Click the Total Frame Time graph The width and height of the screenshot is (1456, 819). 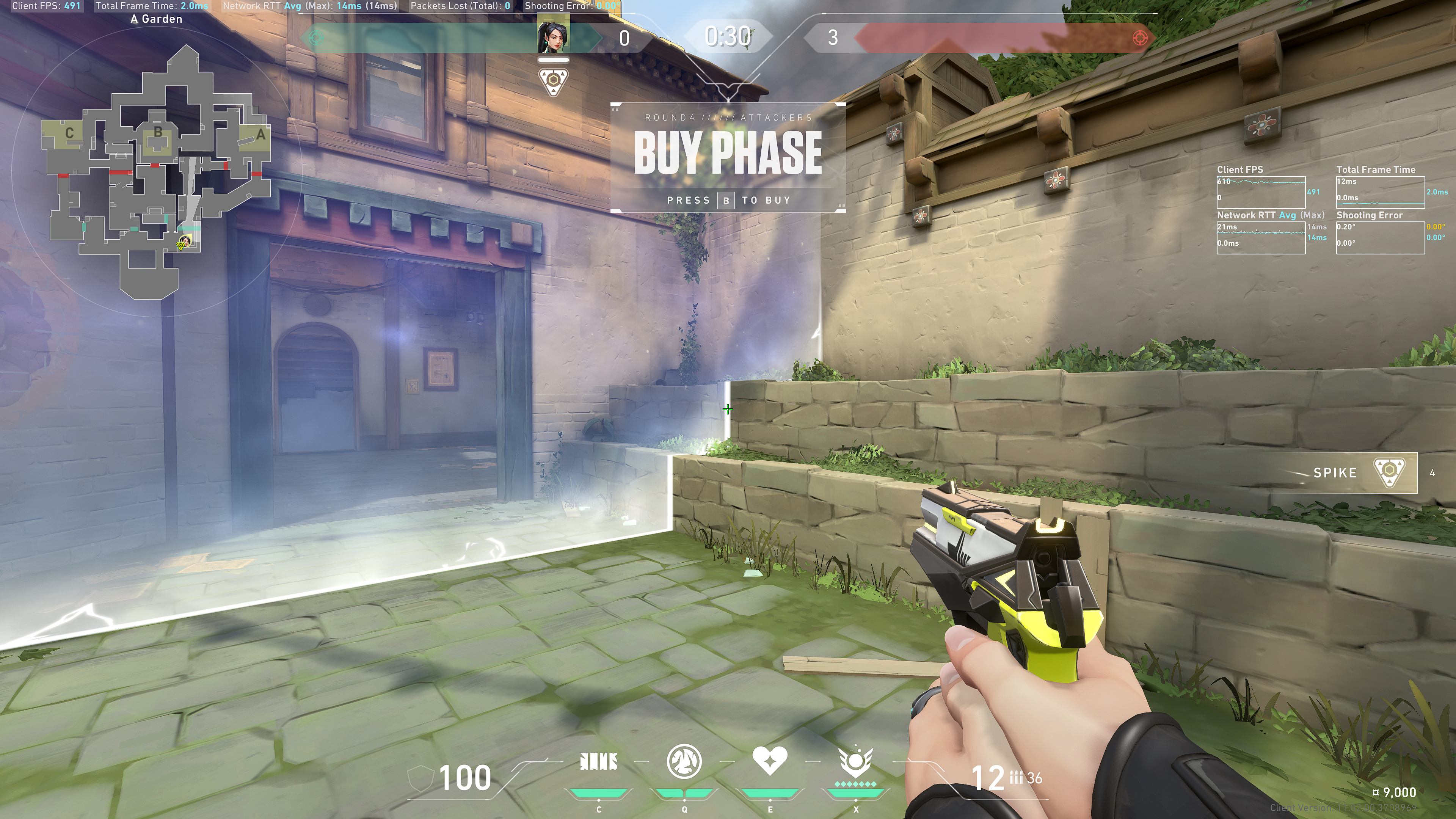(x=1380, y=192)
